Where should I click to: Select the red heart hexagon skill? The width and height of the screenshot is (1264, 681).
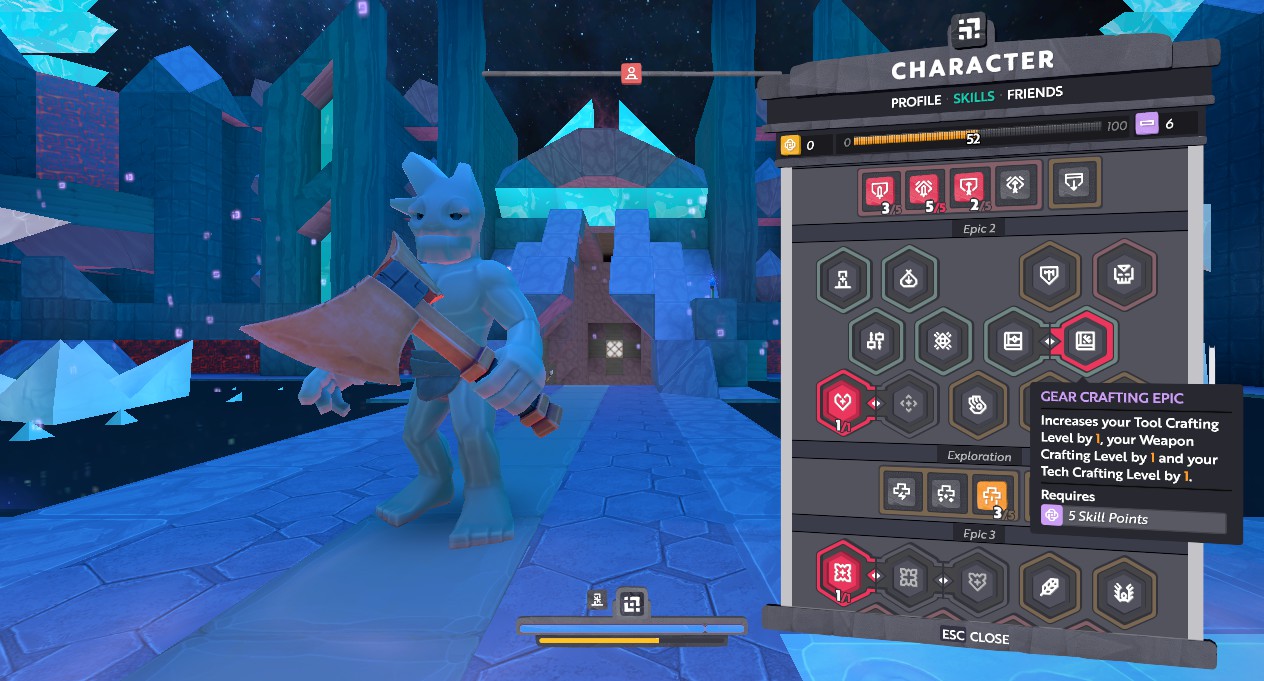(x=845, y=402)
